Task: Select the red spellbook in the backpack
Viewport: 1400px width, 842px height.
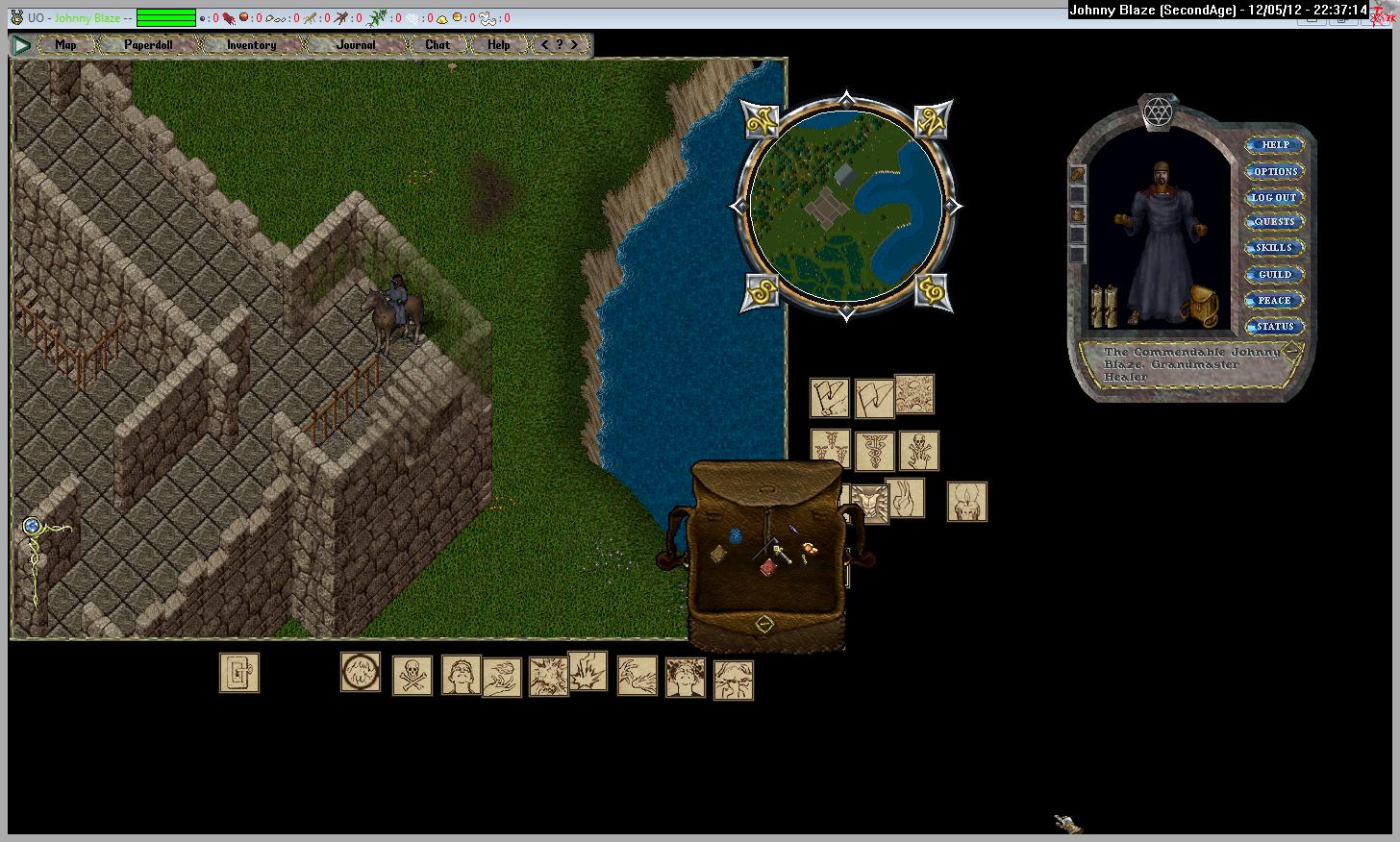Action: [768, 568]
